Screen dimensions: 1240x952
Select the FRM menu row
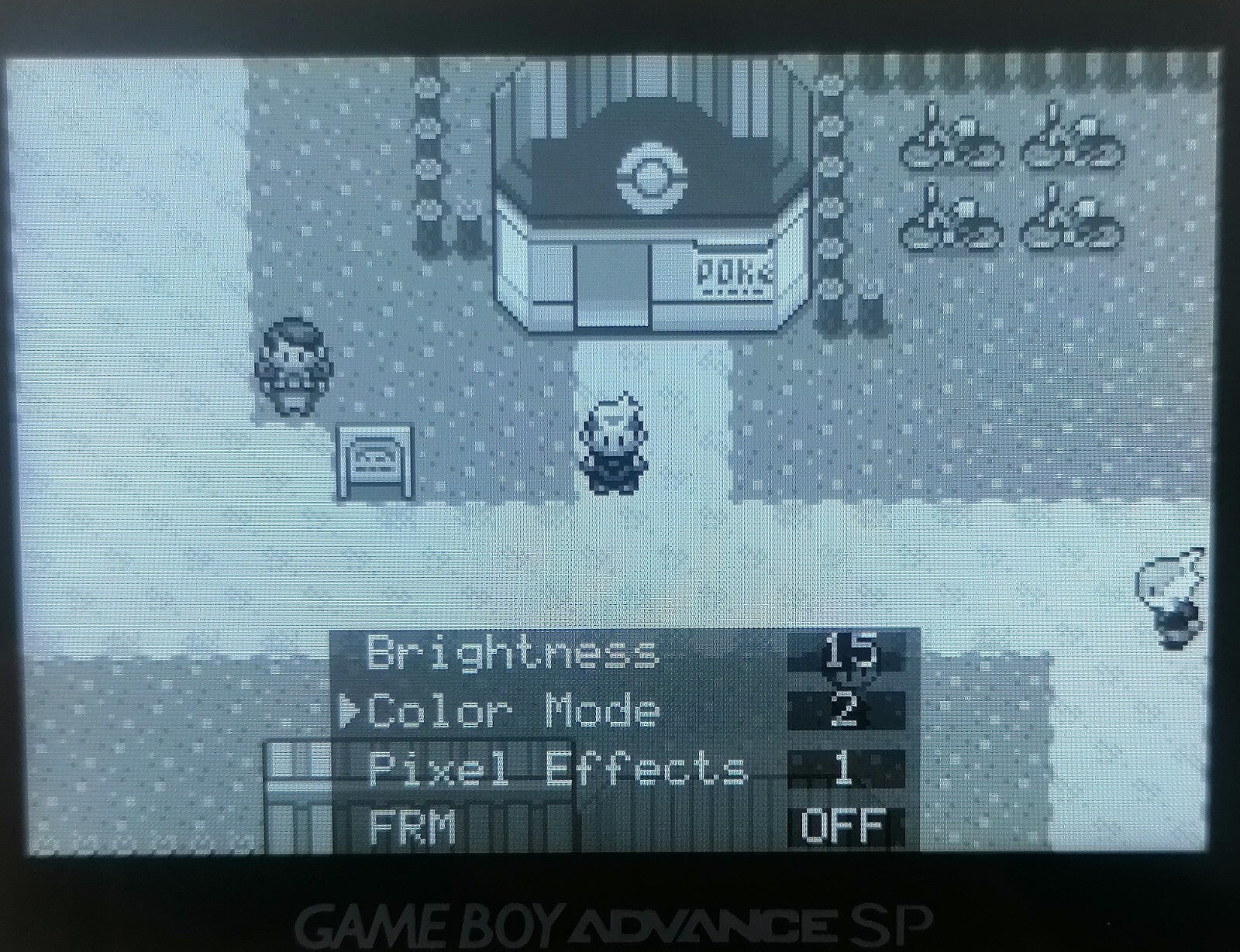click(412, 827)
